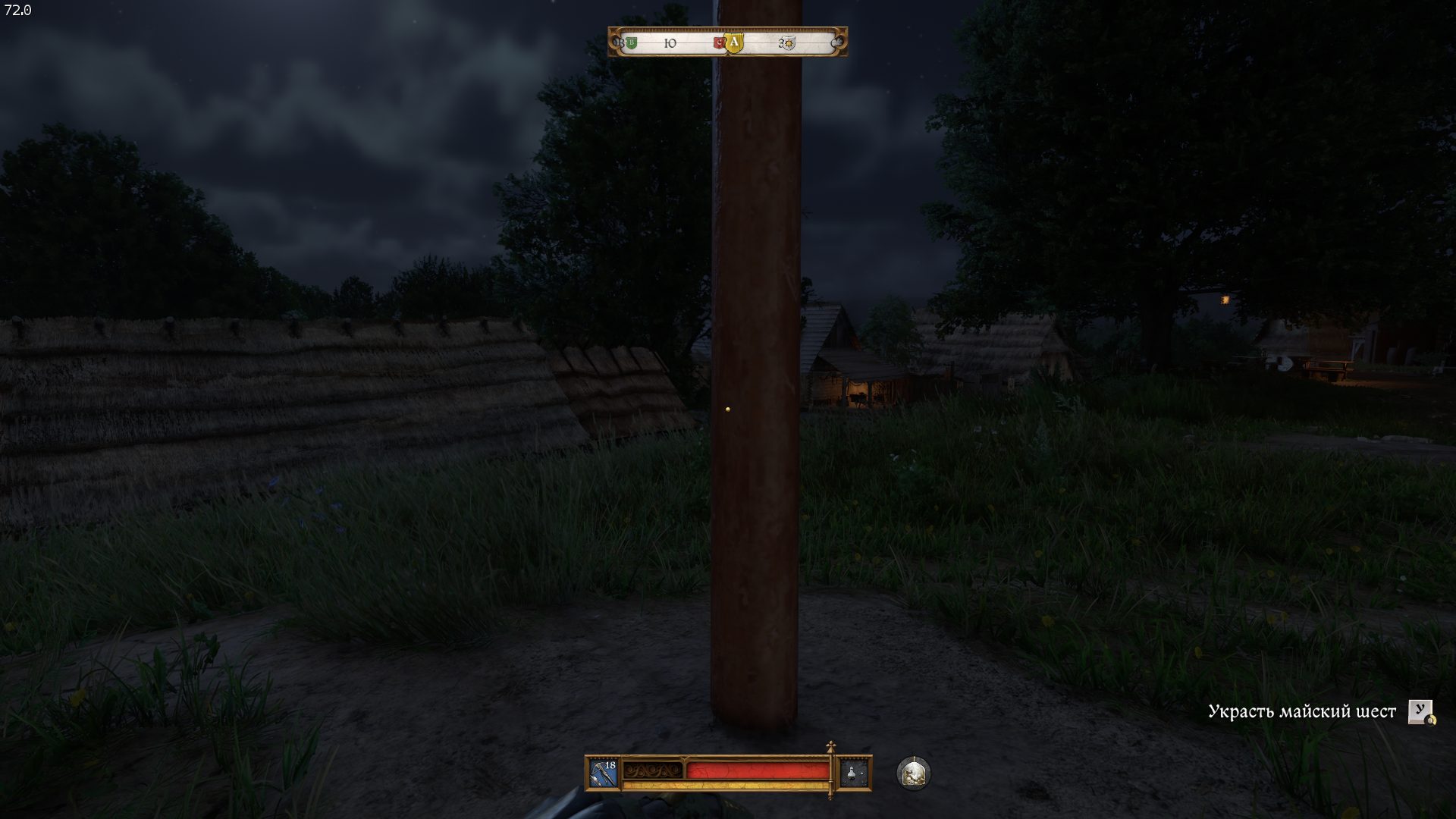This screenshot has height=819, width=1456.
Task: Click the round skull status icon
Action: [x=913, y=773]
